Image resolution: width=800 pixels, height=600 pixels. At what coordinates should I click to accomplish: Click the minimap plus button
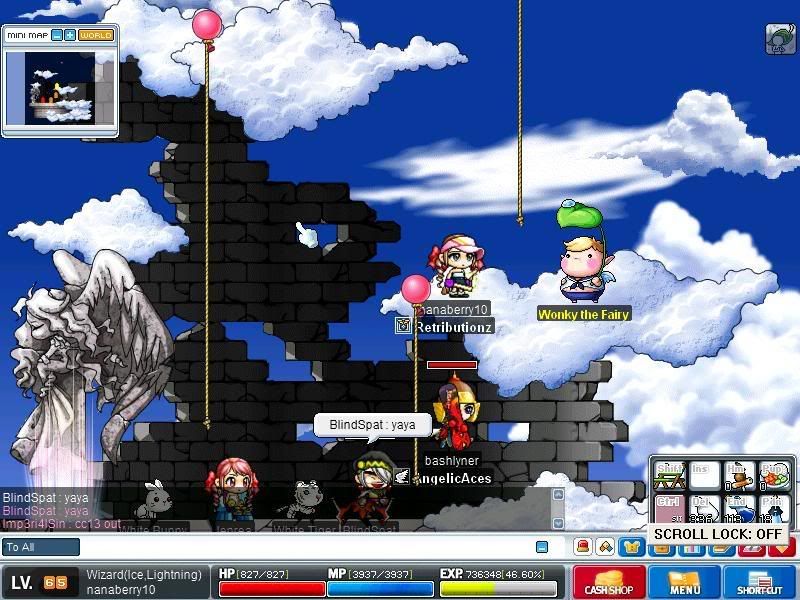point(70,35)
